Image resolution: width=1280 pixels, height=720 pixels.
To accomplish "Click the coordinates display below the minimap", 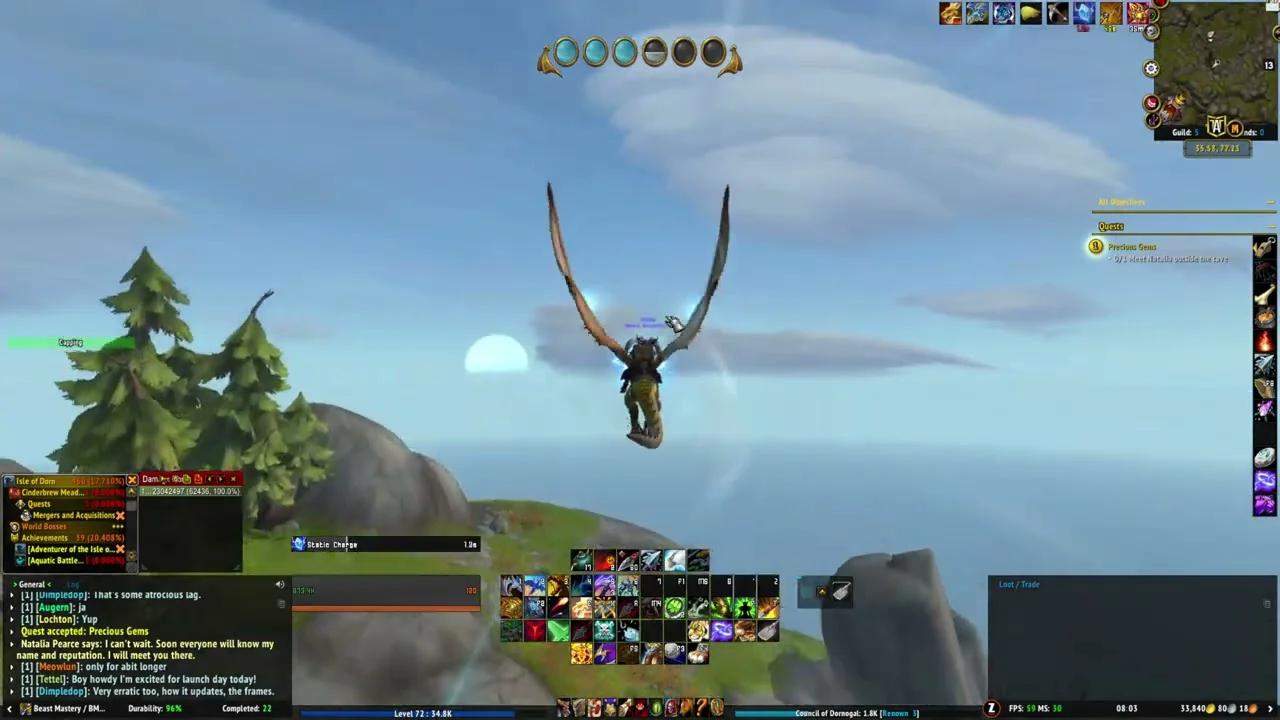I will click(x=1216, y=148).
